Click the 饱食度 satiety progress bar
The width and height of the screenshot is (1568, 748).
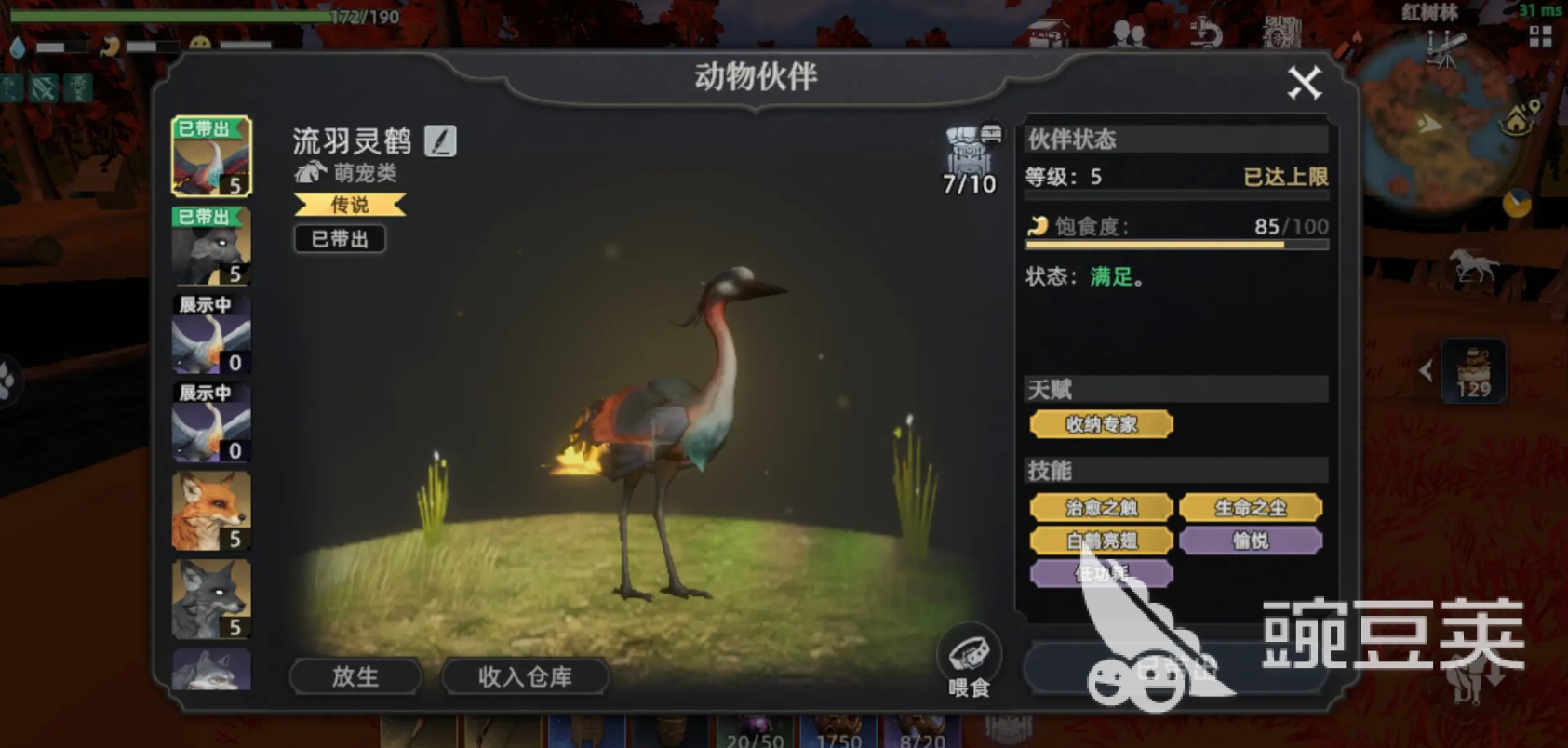coord(1177,244)
